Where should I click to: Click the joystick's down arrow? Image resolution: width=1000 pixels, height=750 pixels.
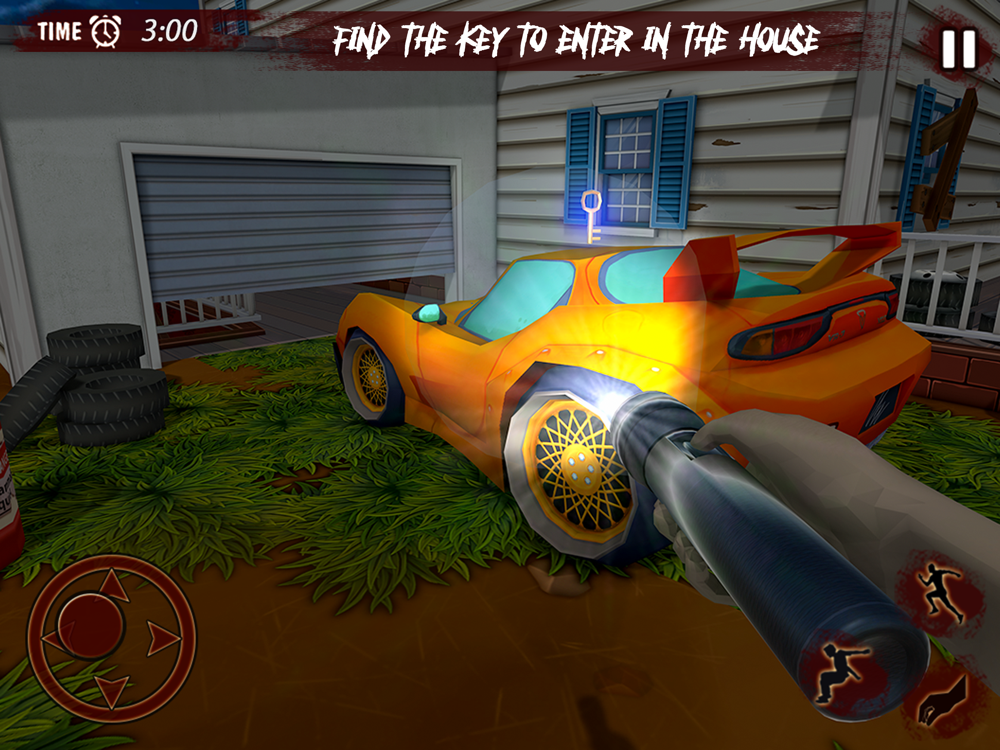click(113, 689)
